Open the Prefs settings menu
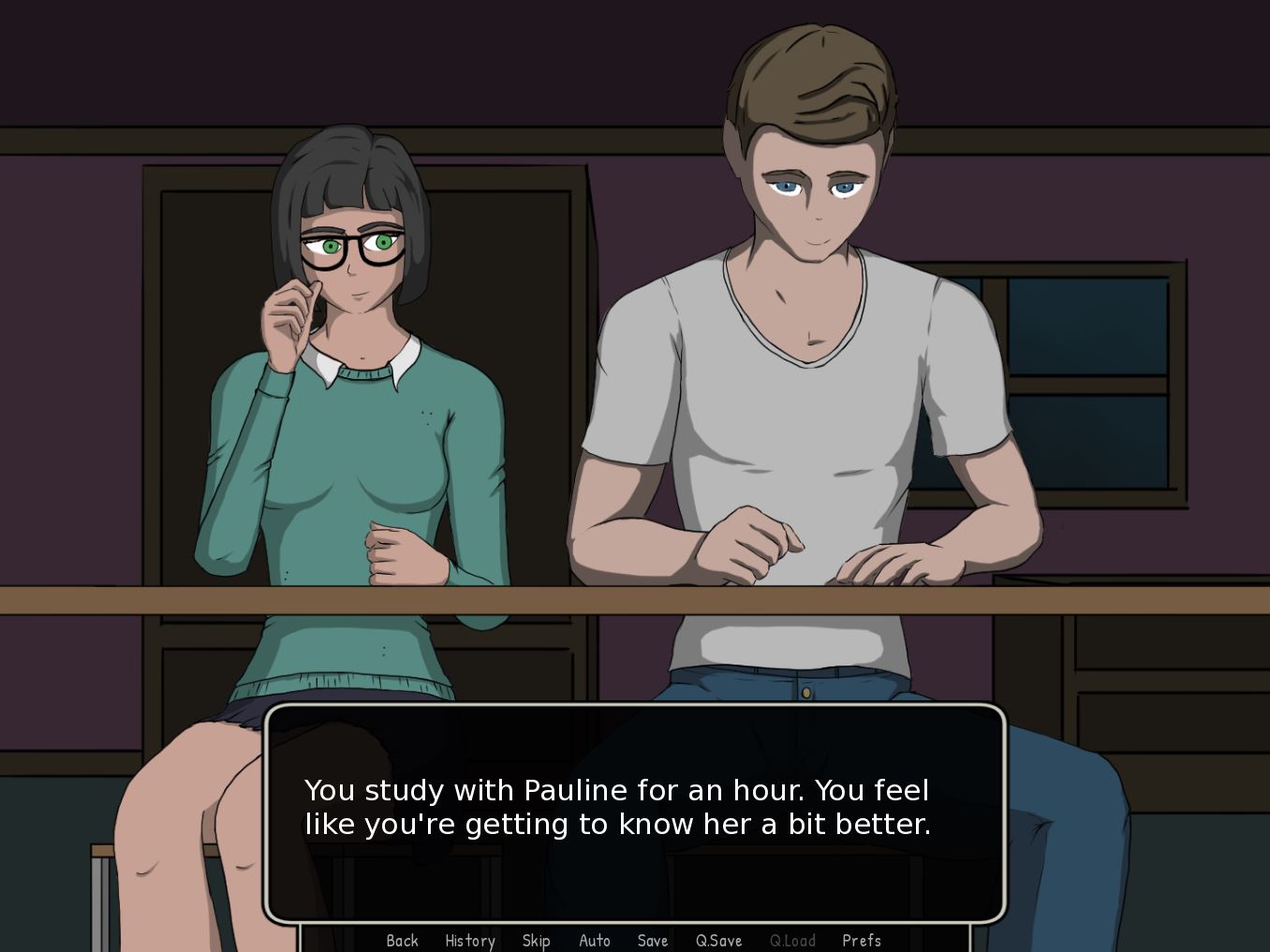The image size is (1270, 952). pyautogui.click(x=861, y=940)
